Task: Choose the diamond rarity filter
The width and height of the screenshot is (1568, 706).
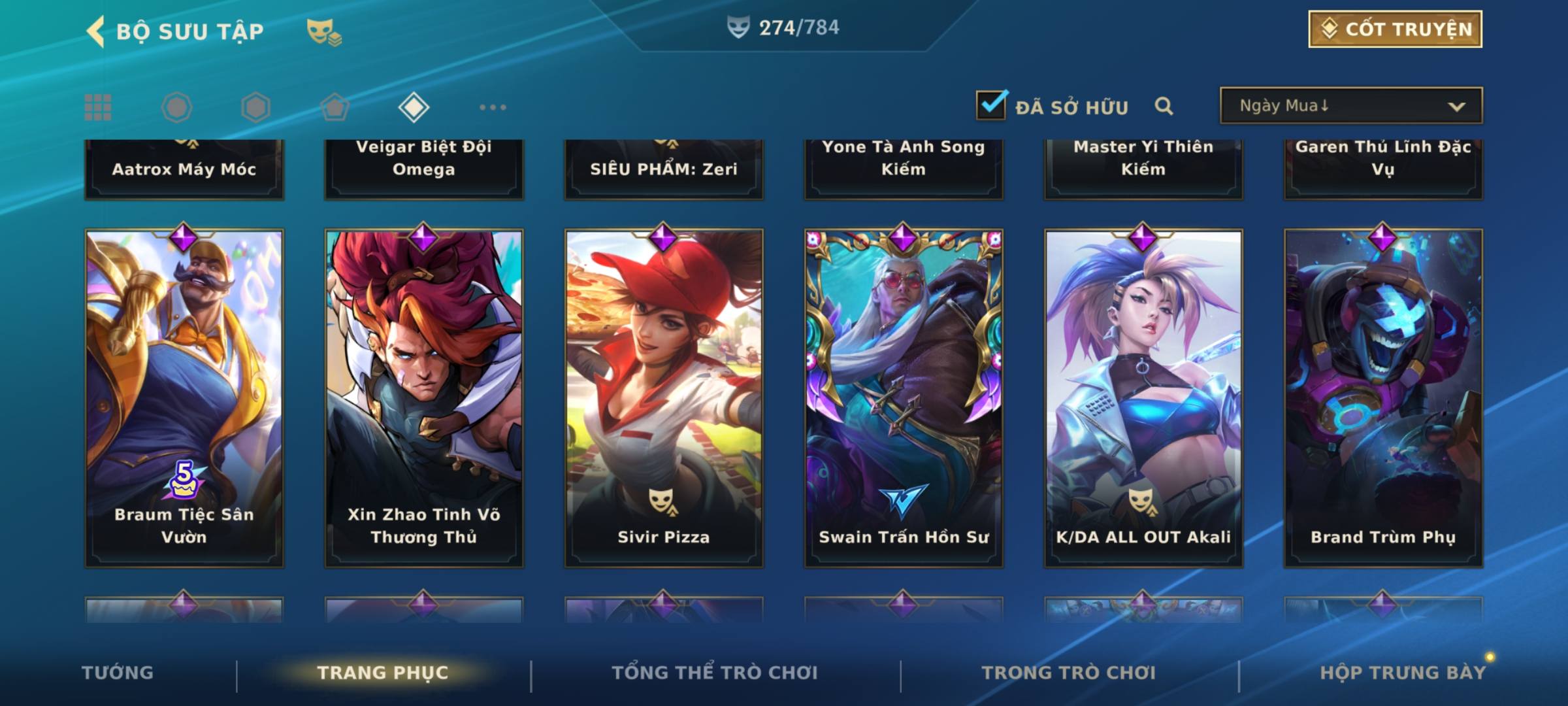Action: point(414,107)
